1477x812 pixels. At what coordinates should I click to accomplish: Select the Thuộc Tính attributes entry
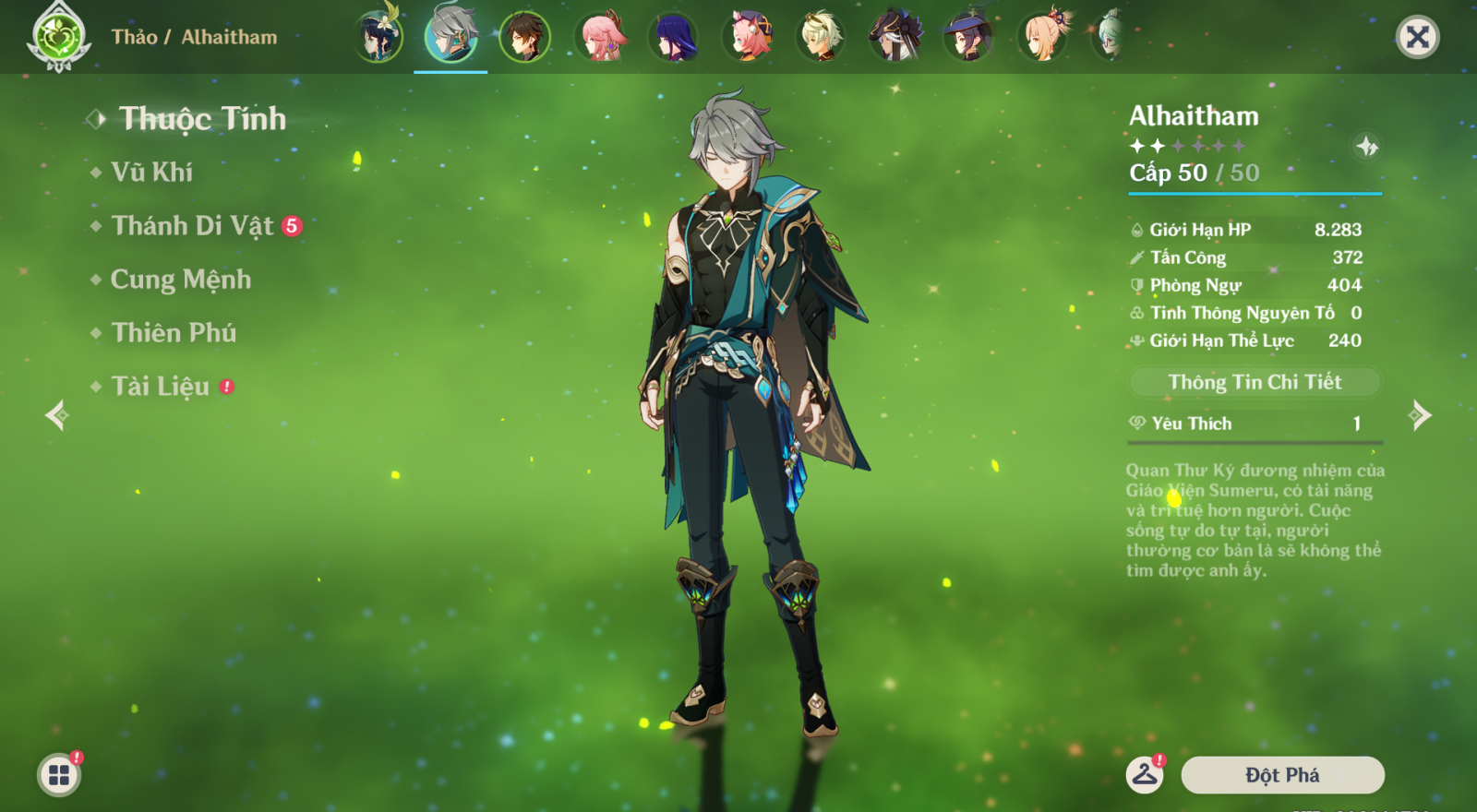[x=202, y=119]
